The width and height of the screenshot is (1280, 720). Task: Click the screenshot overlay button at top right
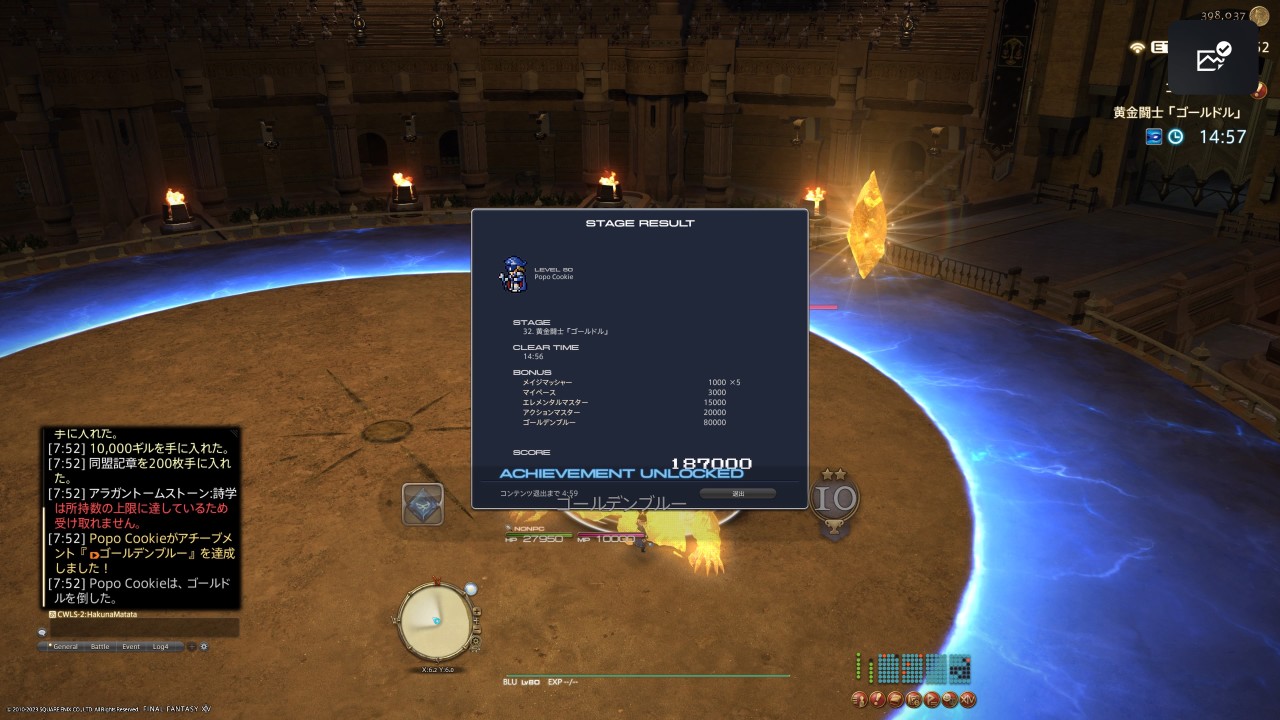1213,58
